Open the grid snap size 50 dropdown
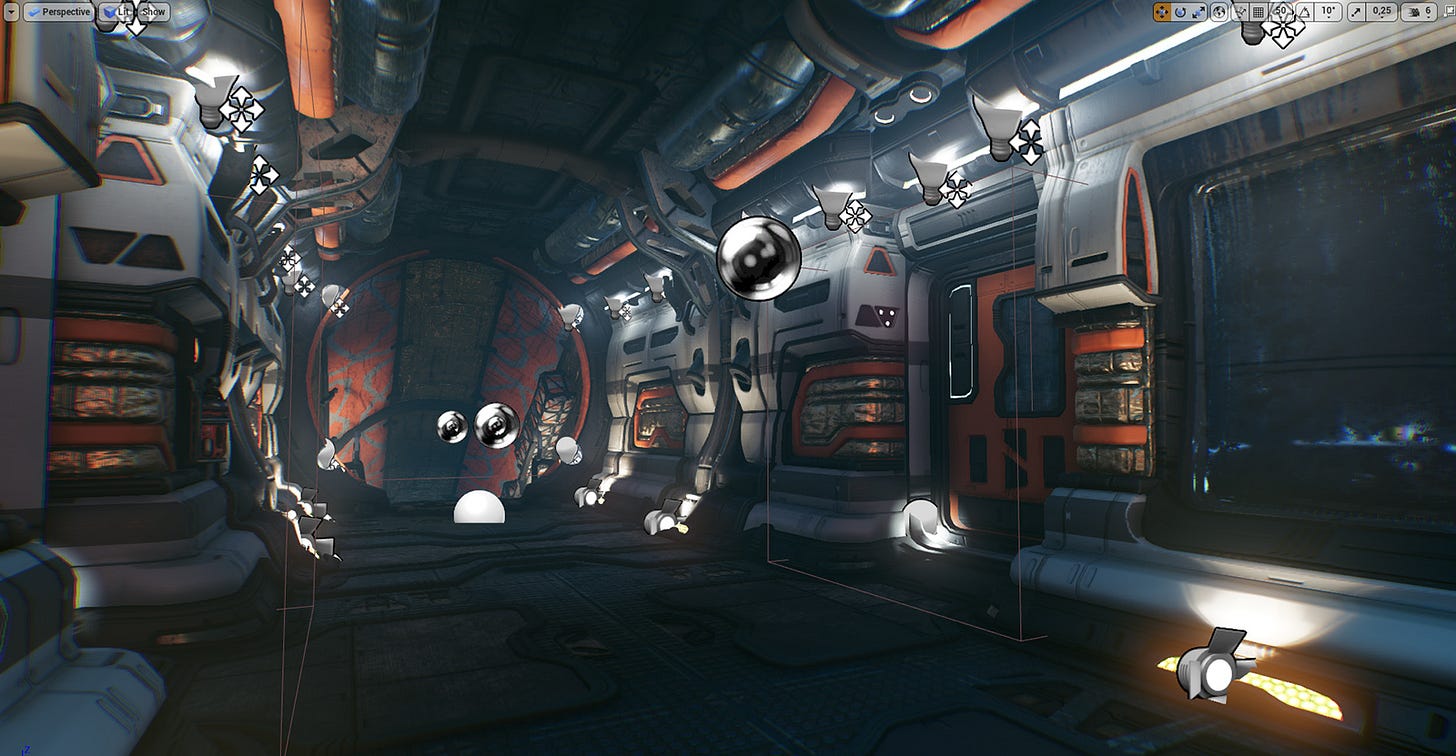This screenshot has height=756, width=1456. tap(1280, 12)
